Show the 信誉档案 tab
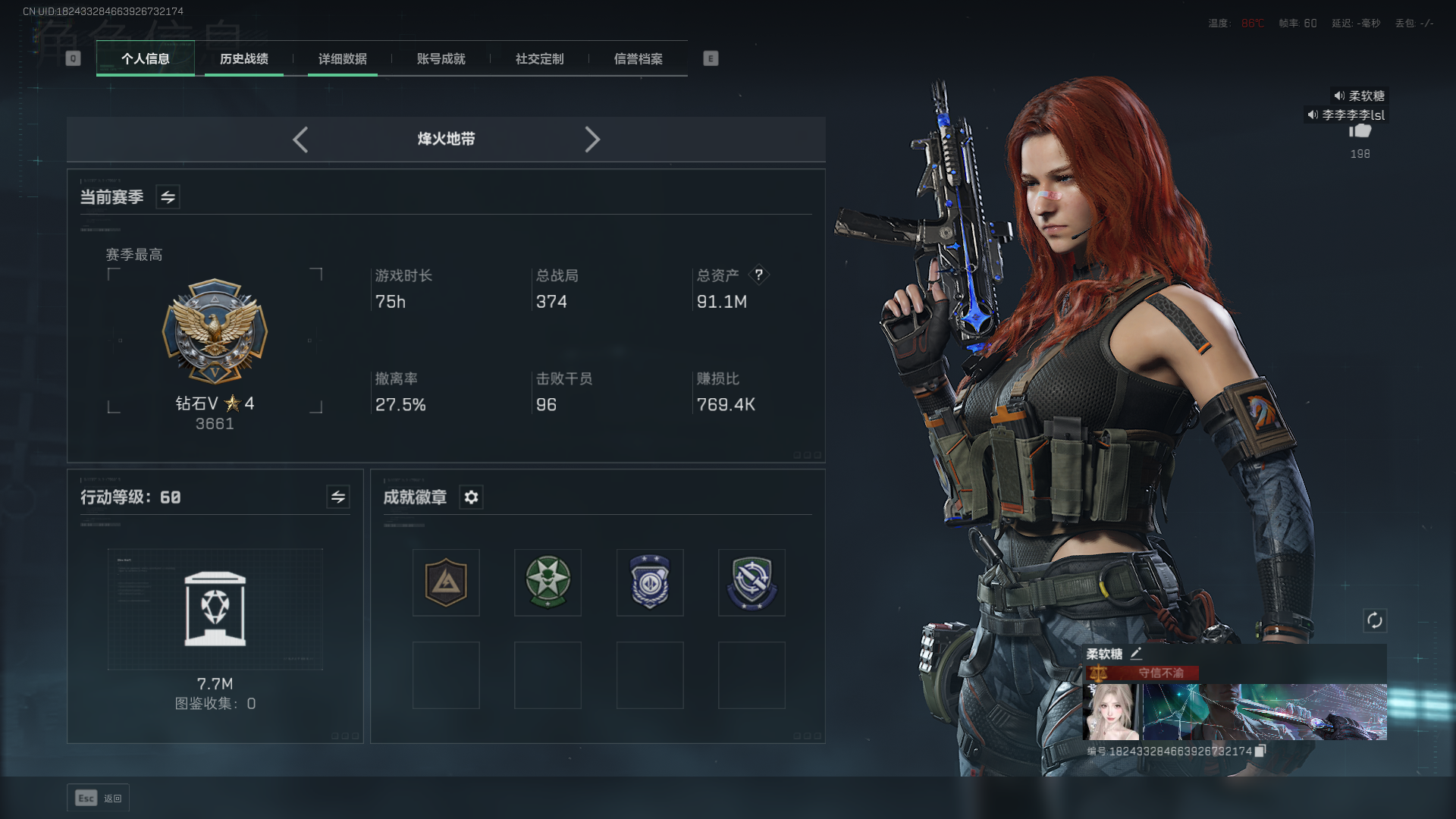The image size is (1456, 819). coord(638,58)
